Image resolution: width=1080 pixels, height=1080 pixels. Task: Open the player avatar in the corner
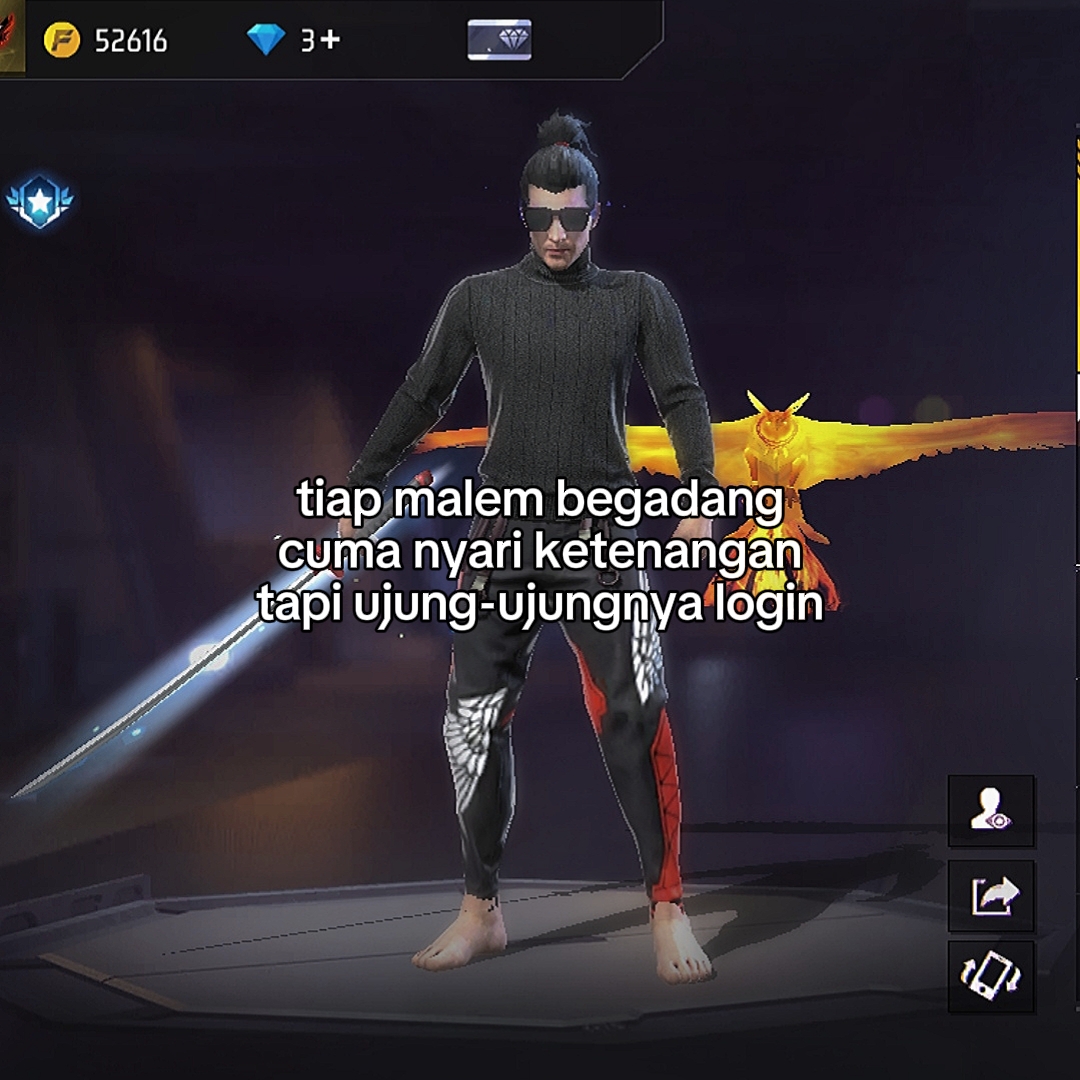click(11, 36)
